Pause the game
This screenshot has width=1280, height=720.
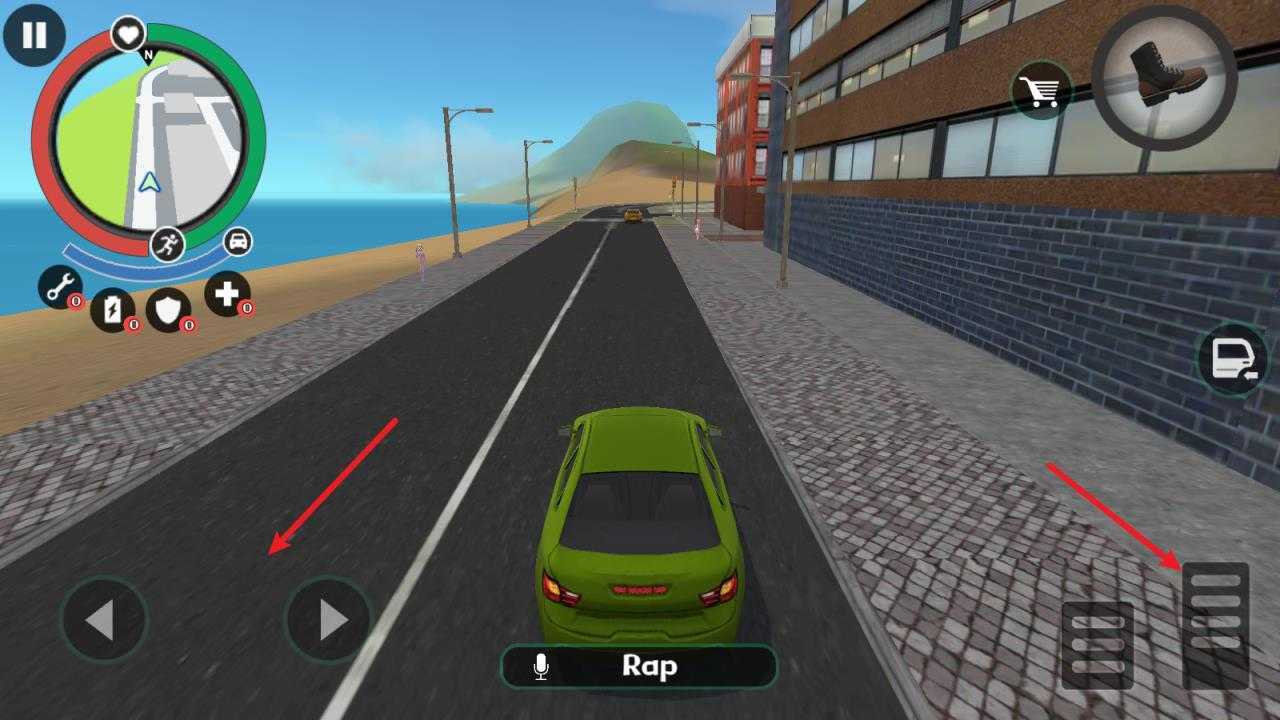coord(34,35)
